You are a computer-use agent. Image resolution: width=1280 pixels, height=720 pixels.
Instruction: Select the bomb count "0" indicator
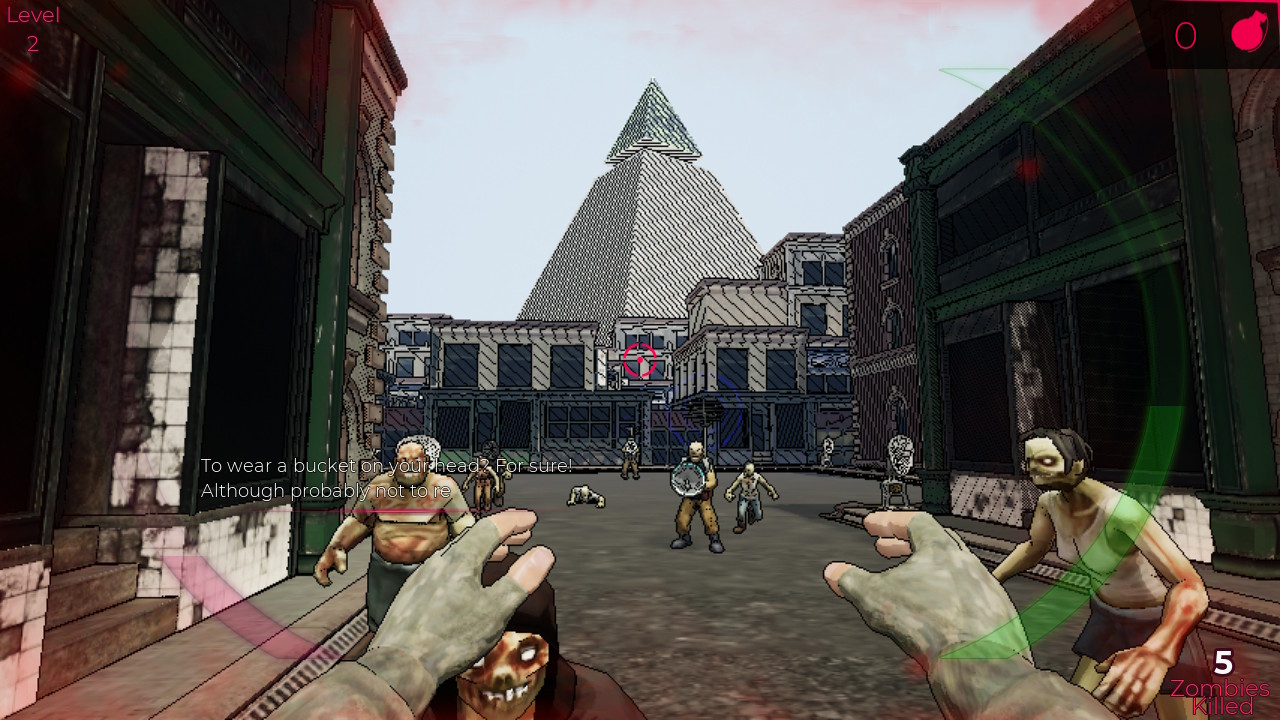[x=1186, y=35]
